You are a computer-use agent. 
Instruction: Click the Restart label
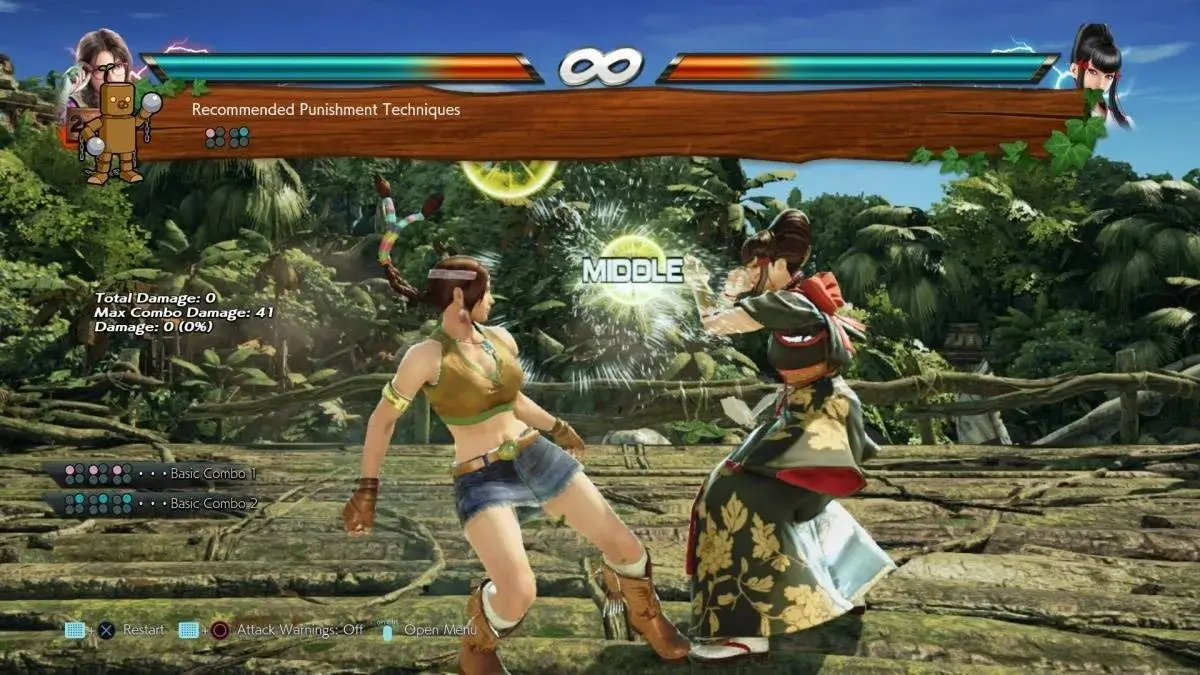point(143,630)
